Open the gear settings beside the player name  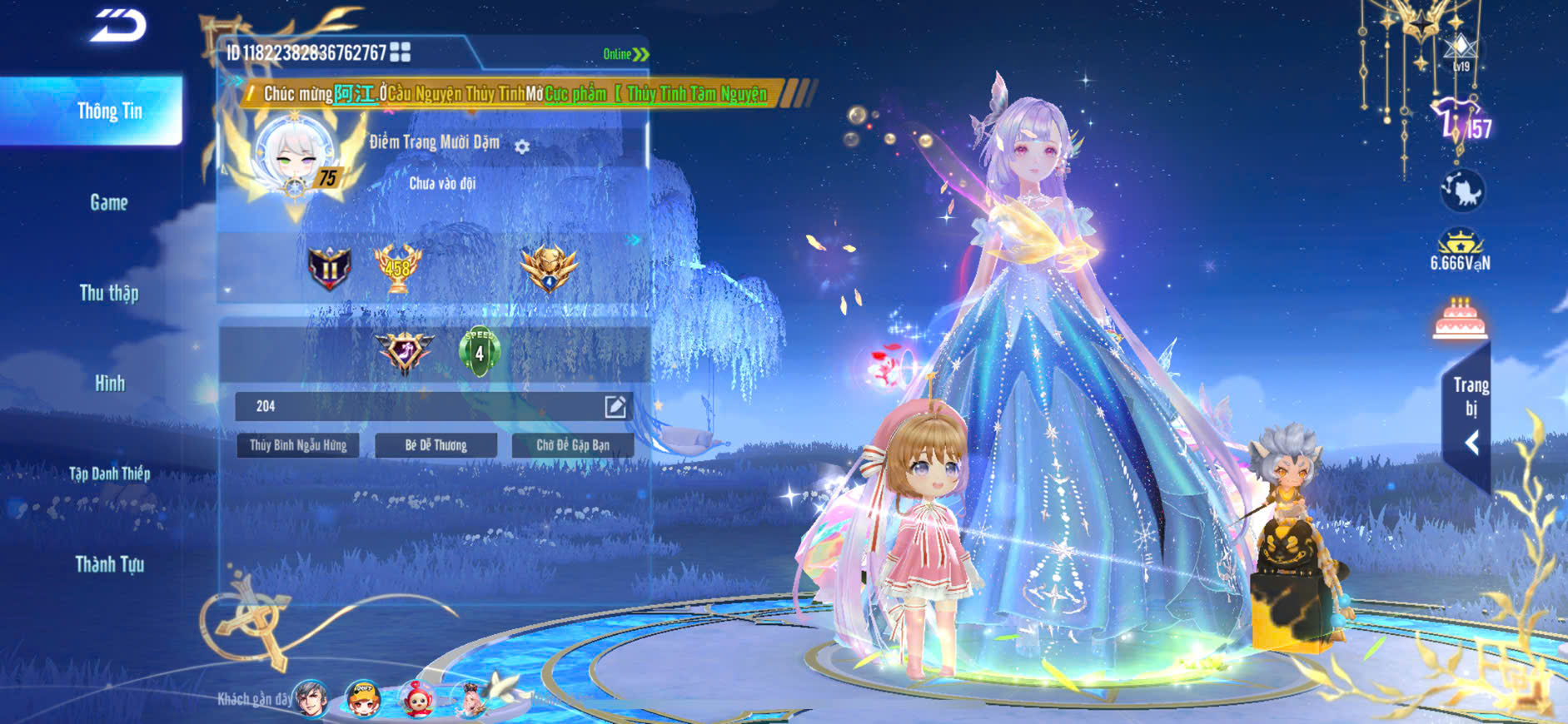522,147
